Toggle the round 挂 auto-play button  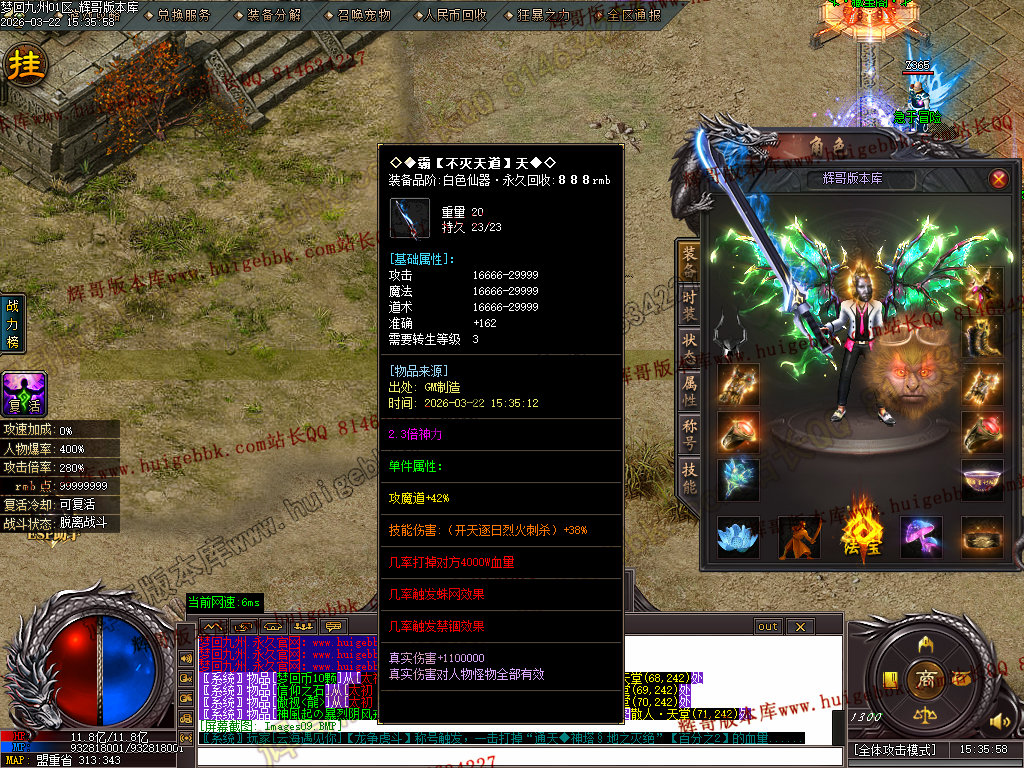click(x=26, y=66)
